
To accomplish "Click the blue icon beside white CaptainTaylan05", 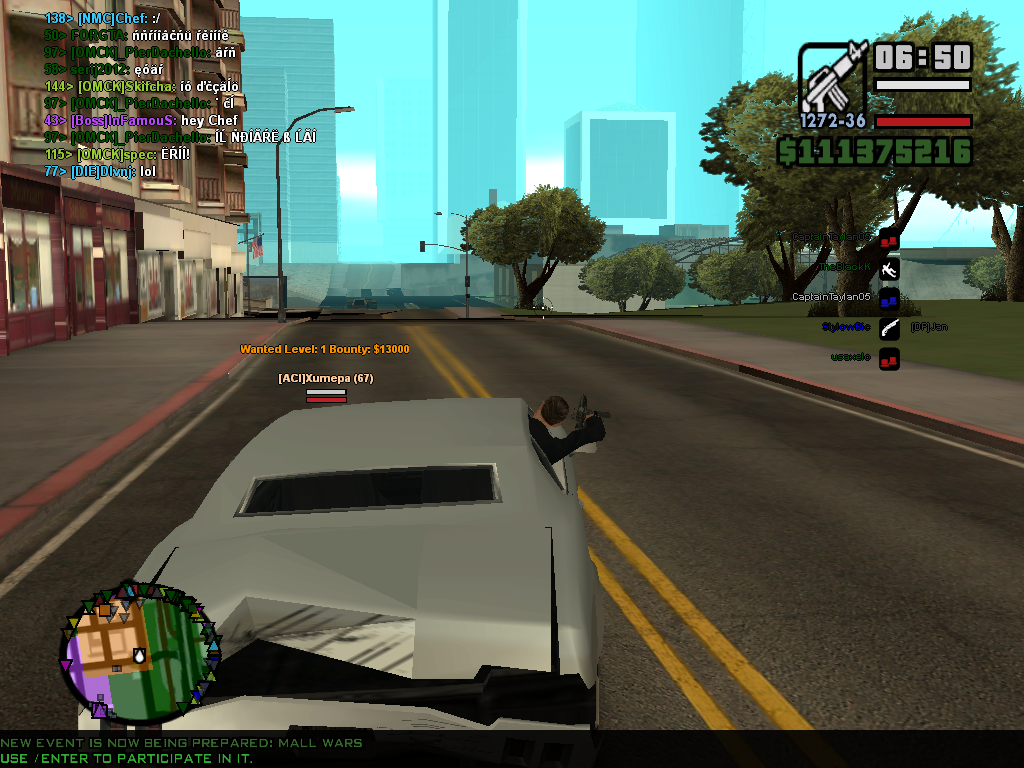I will click(x=889, y=297).
